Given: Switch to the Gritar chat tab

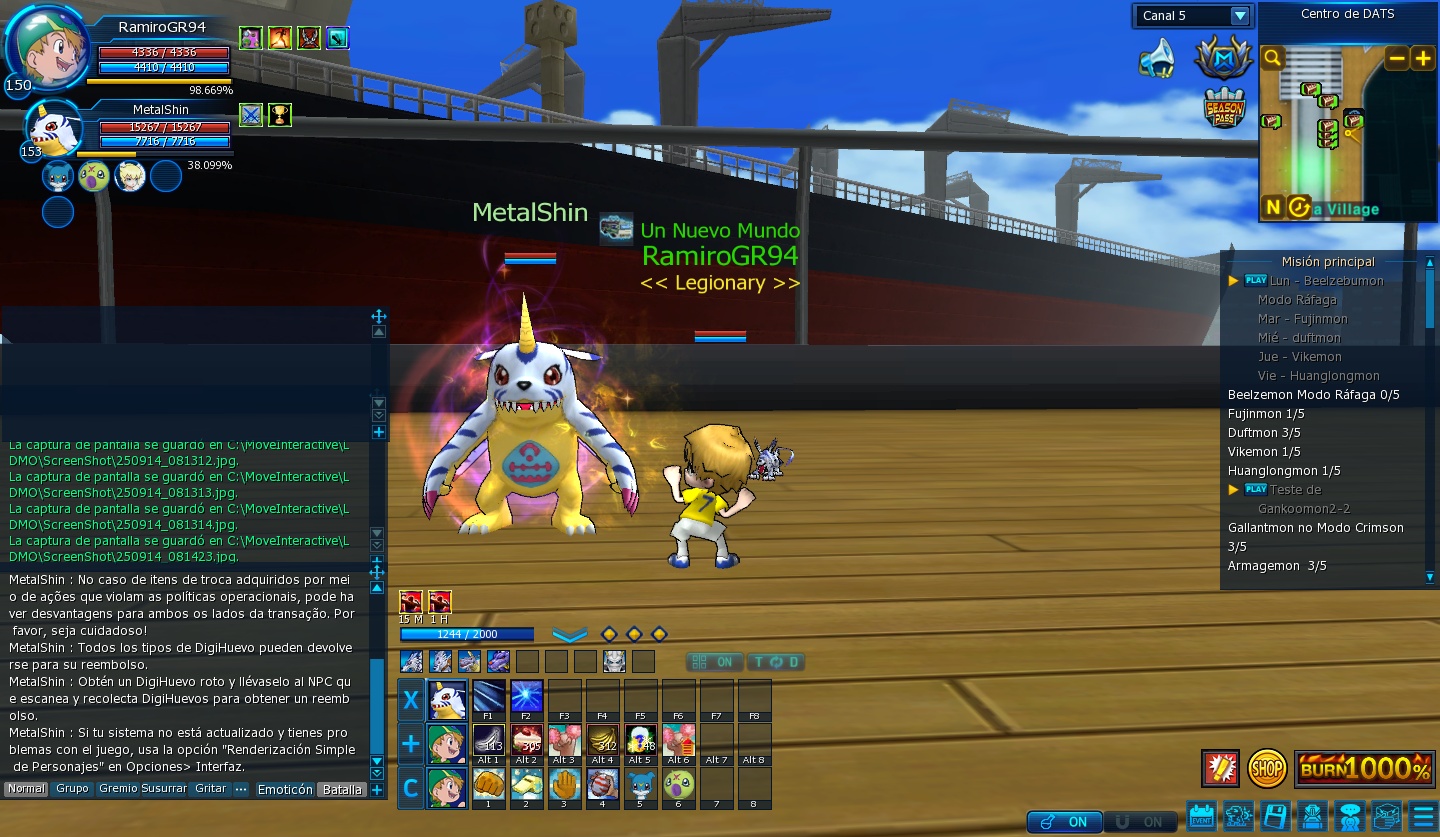Looking at the screenshot, I should (x=210, y=789).
